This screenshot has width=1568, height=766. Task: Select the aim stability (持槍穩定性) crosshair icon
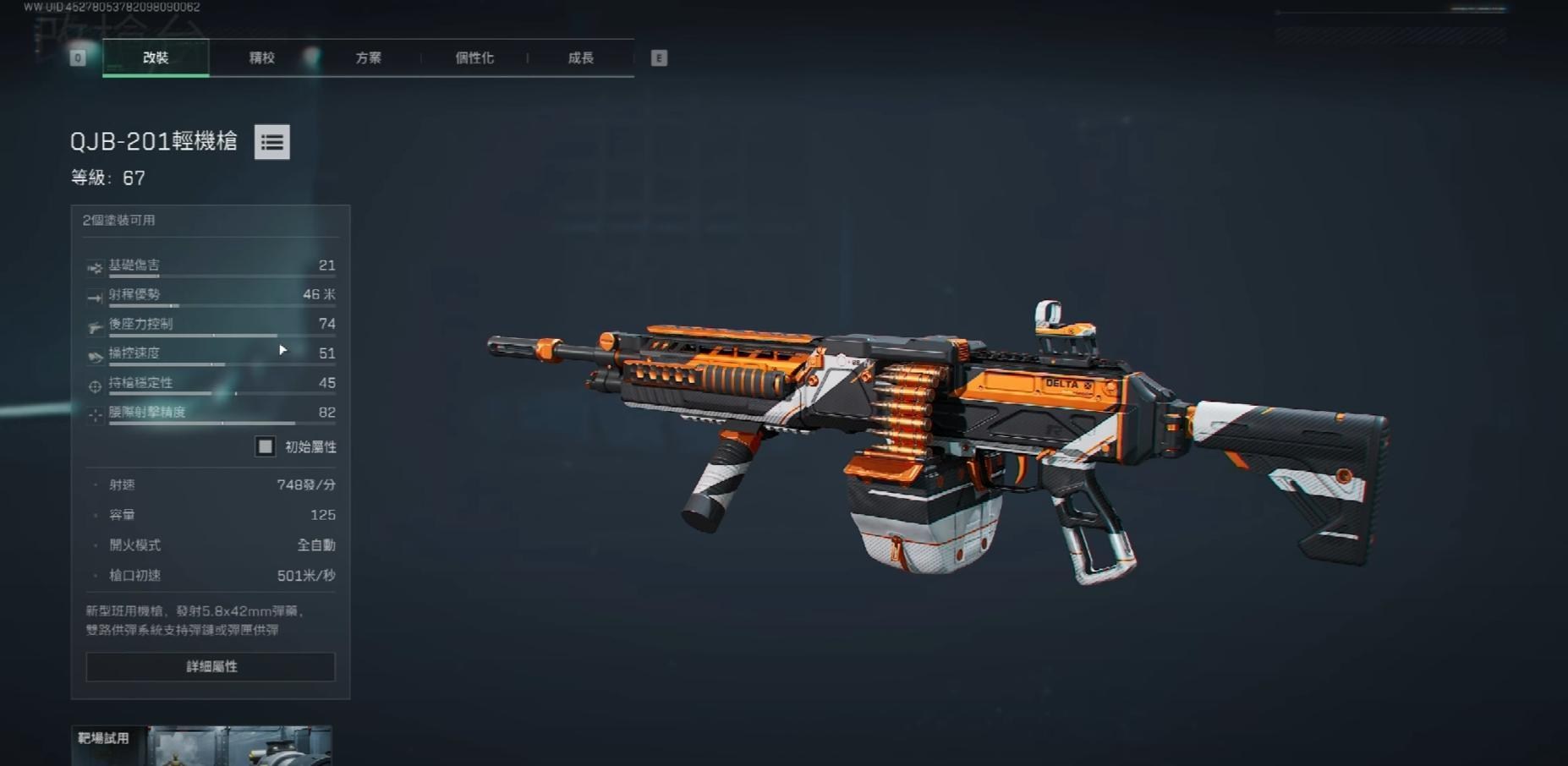click(94, 383)
